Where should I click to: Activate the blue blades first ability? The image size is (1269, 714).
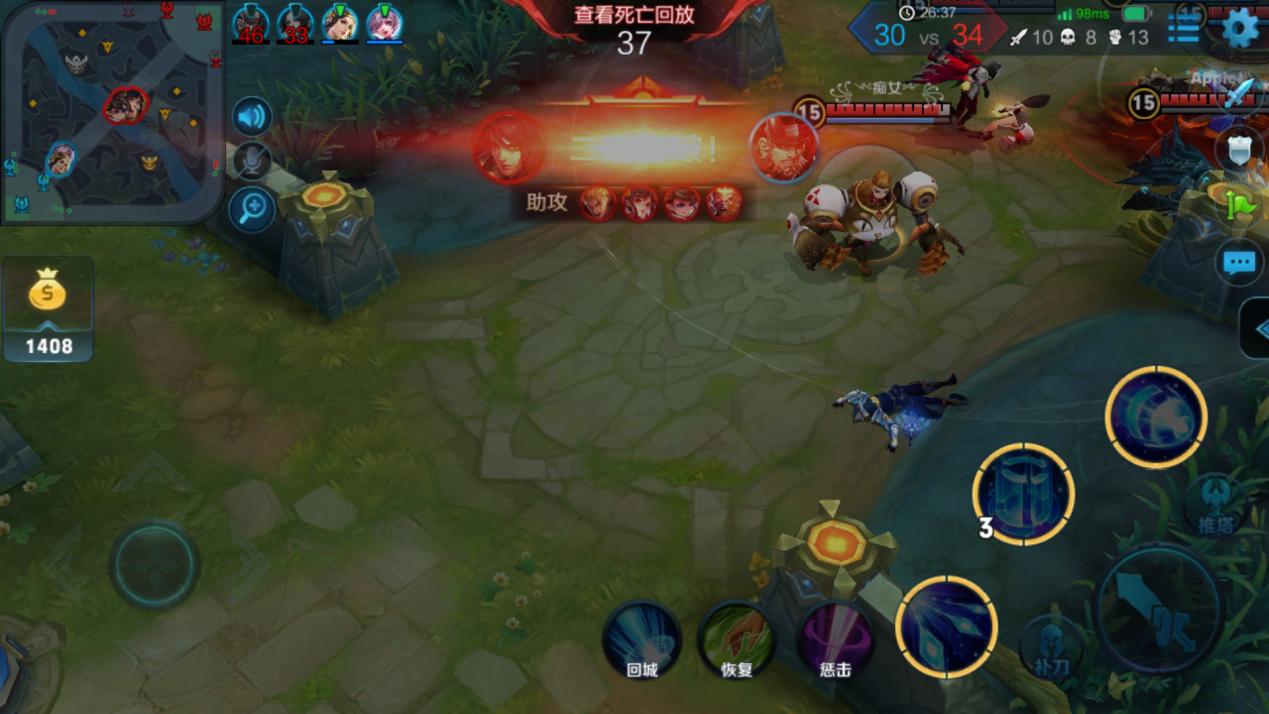pyautogui.click(x=946, y=627)
